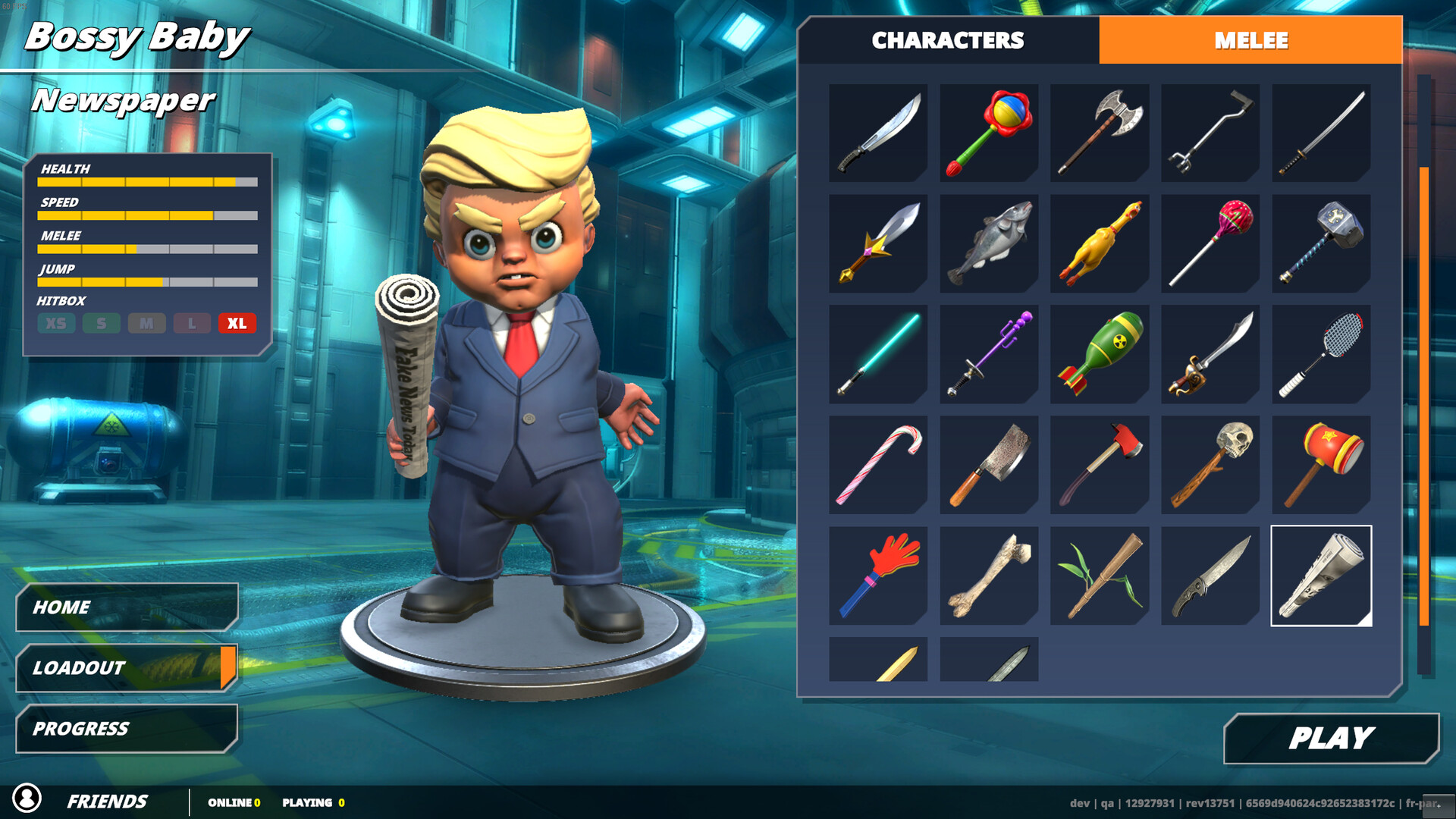
Task: Pick the candy cane weapon
Action: point(878,465)
